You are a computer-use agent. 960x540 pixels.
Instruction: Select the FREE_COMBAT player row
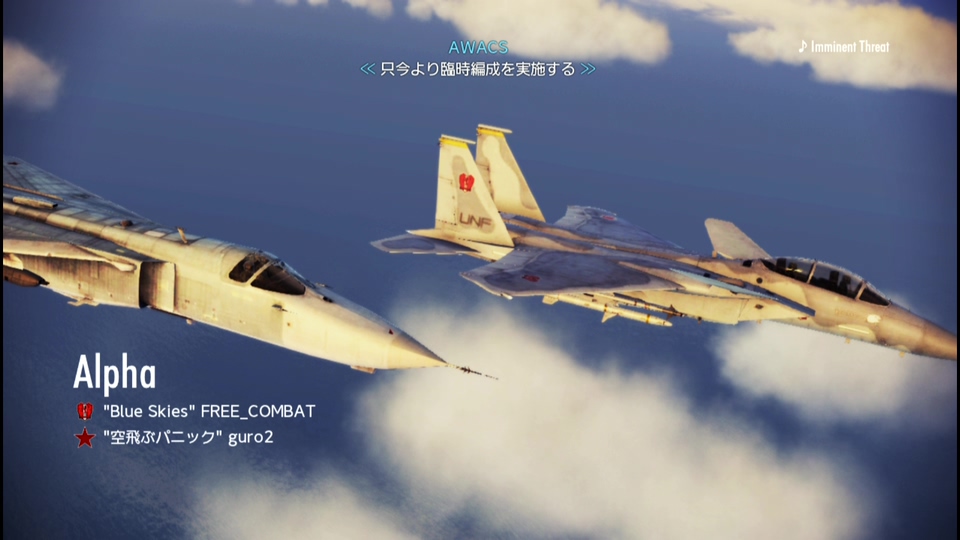[x=208, y=411]
